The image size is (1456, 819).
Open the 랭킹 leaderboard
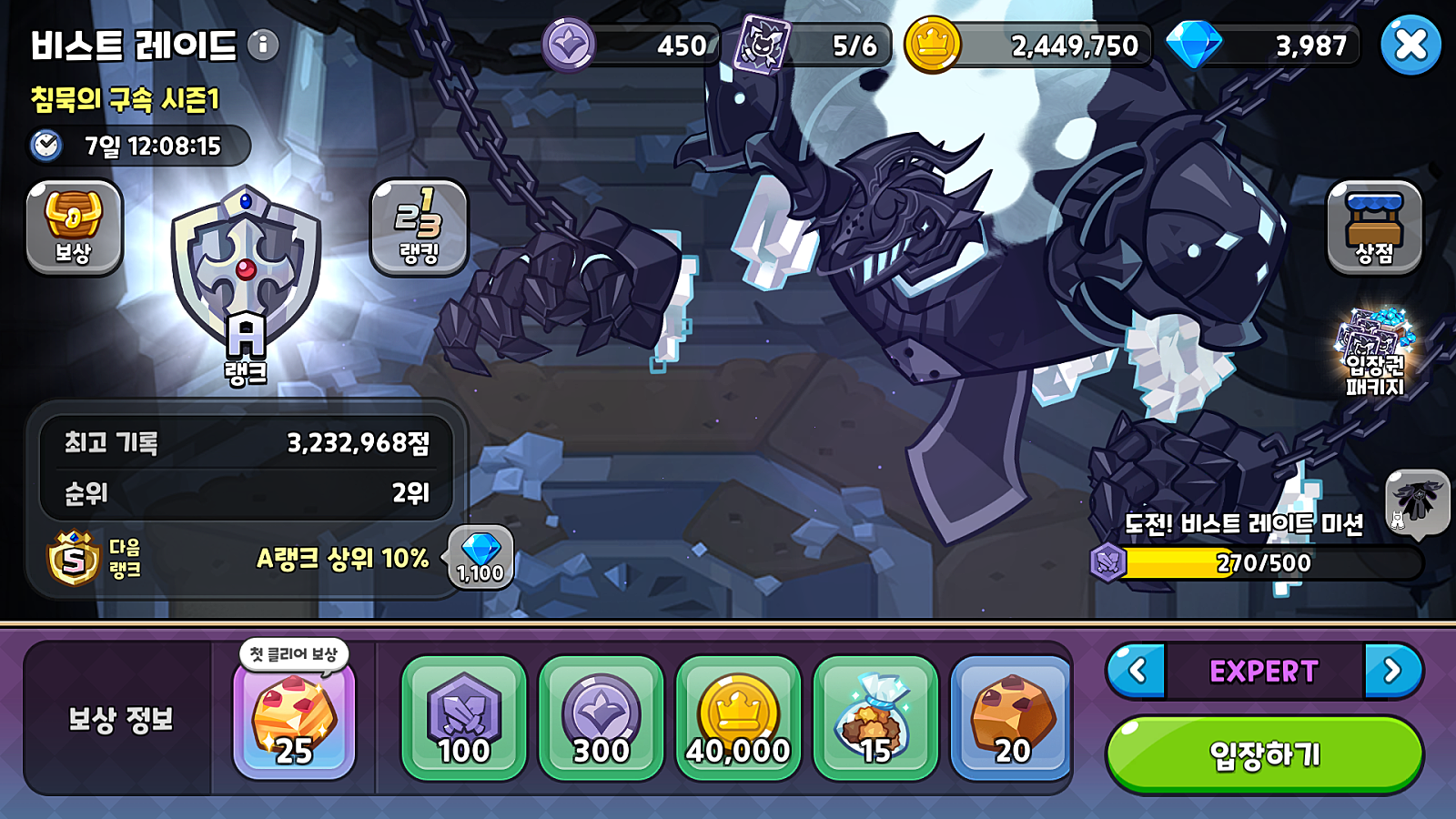click(x=419, y=227)
